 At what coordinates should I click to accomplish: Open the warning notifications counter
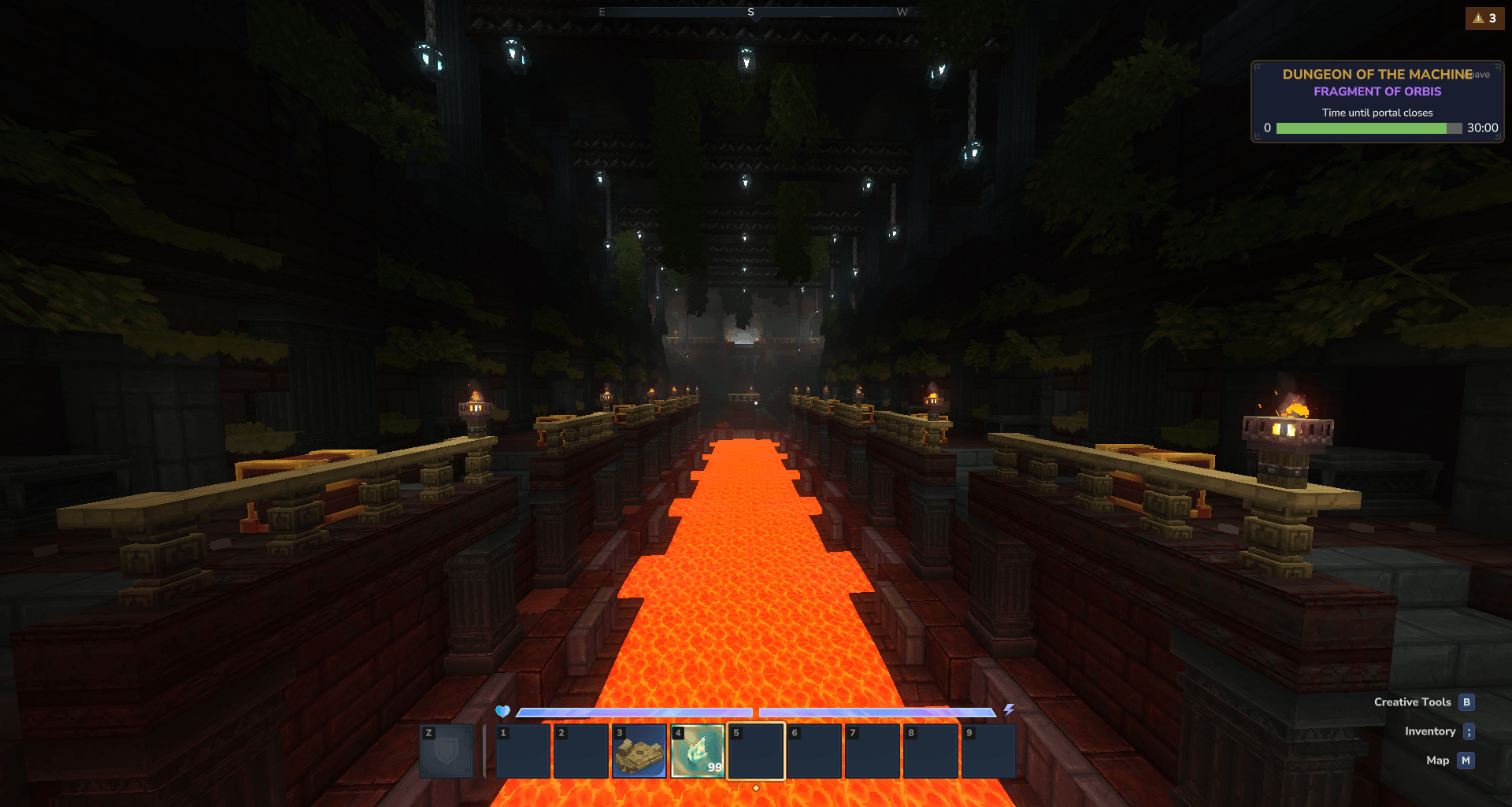(1484, 18)
